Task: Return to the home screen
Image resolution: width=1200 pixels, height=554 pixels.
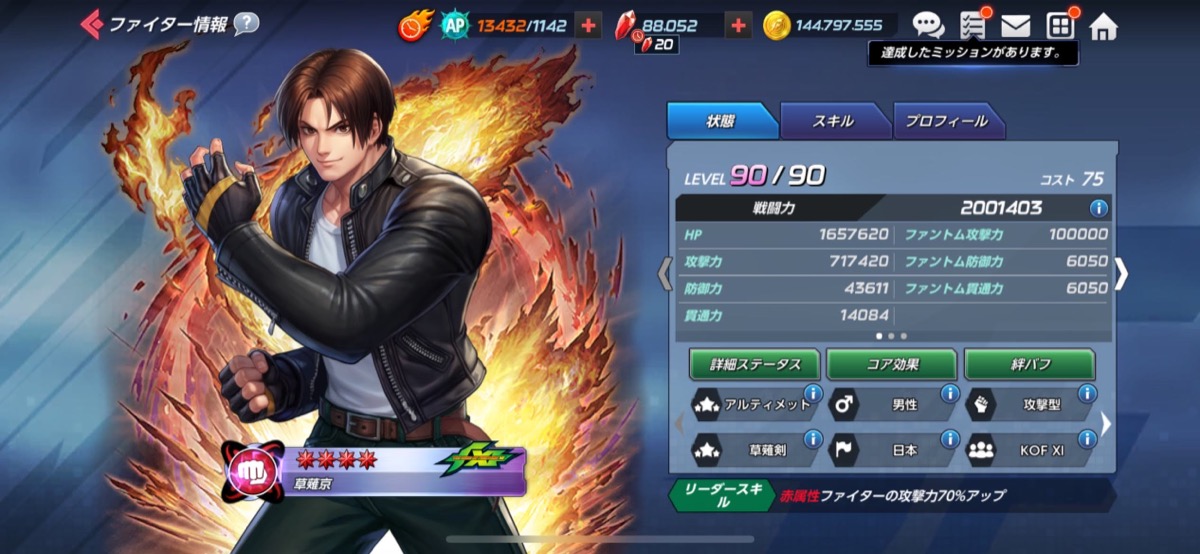Action: point(1103,26)
